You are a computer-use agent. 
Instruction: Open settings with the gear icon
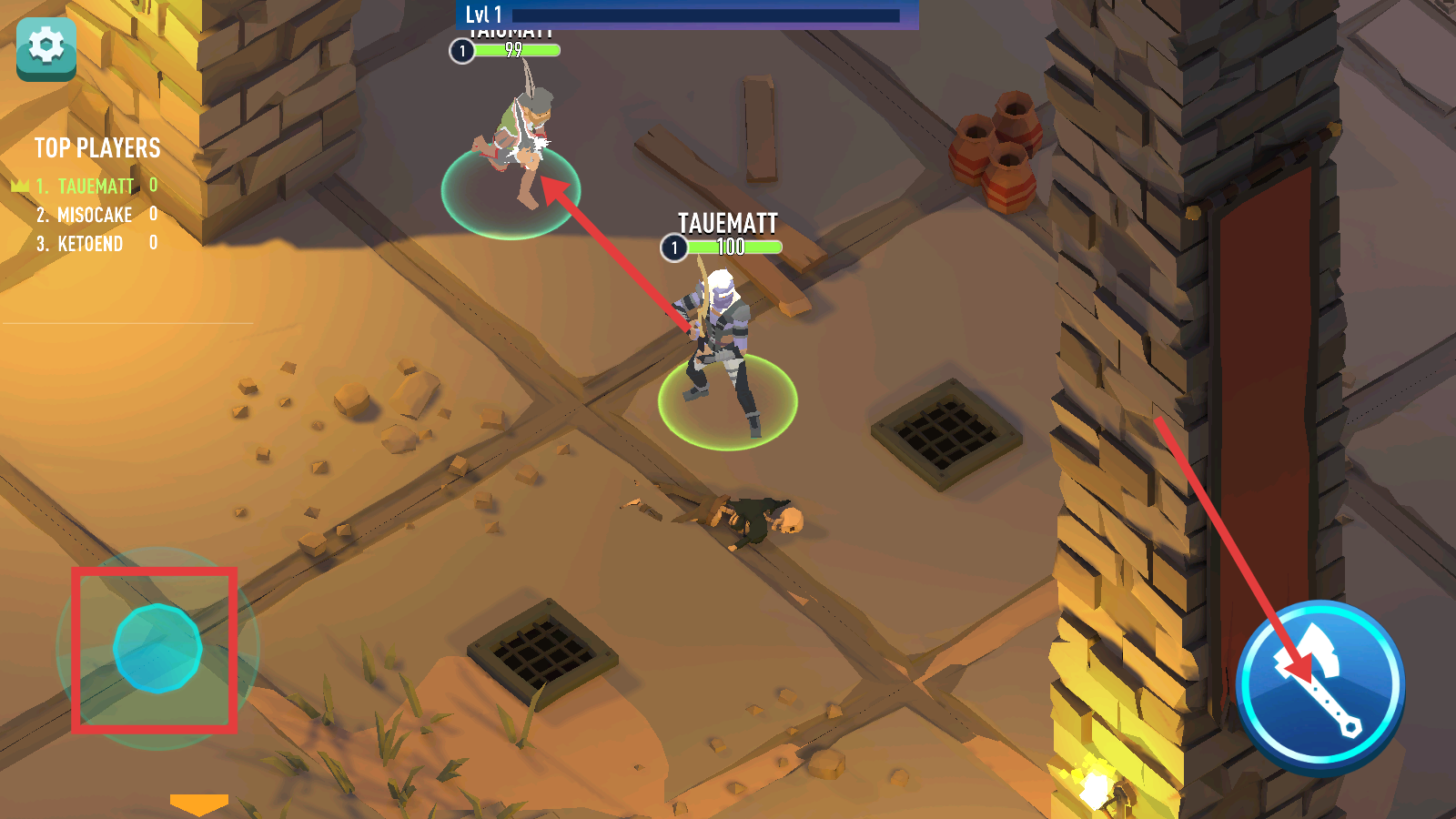[x=46, y=47]
